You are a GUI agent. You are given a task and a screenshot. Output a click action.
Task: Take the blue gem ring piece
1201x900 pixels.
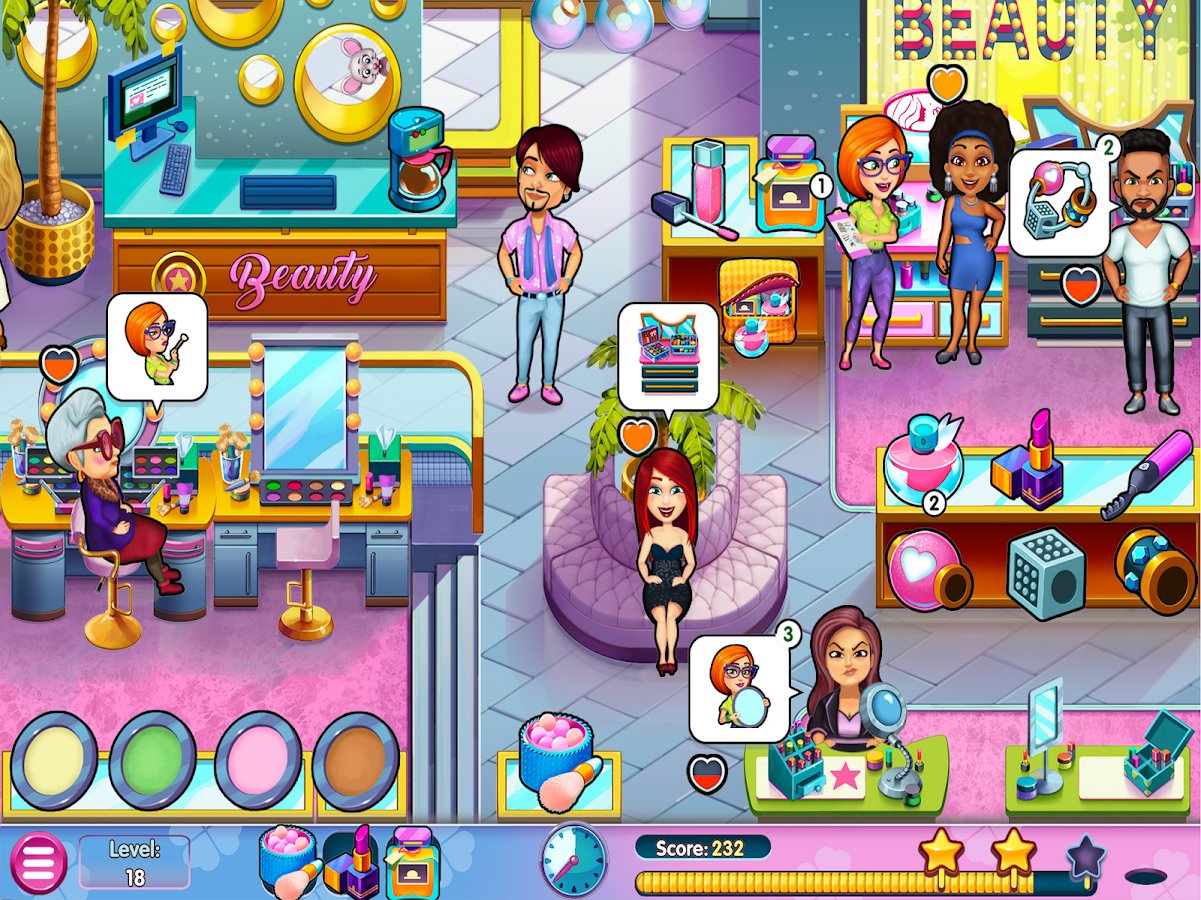[x=1153, y=570]
